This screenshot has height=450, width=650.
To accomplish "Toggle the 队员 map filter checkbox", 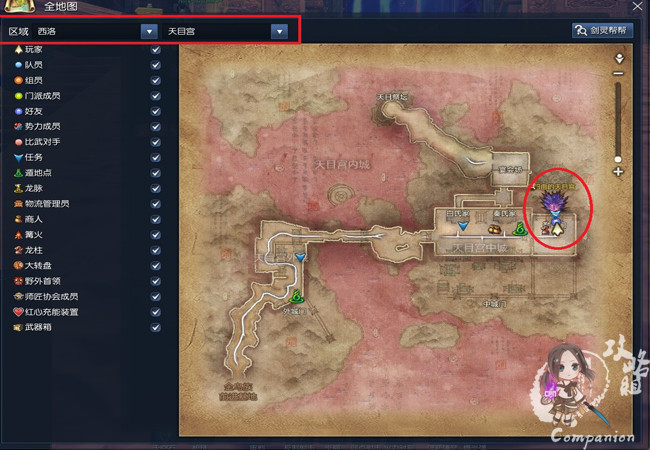I will point(155,64).
